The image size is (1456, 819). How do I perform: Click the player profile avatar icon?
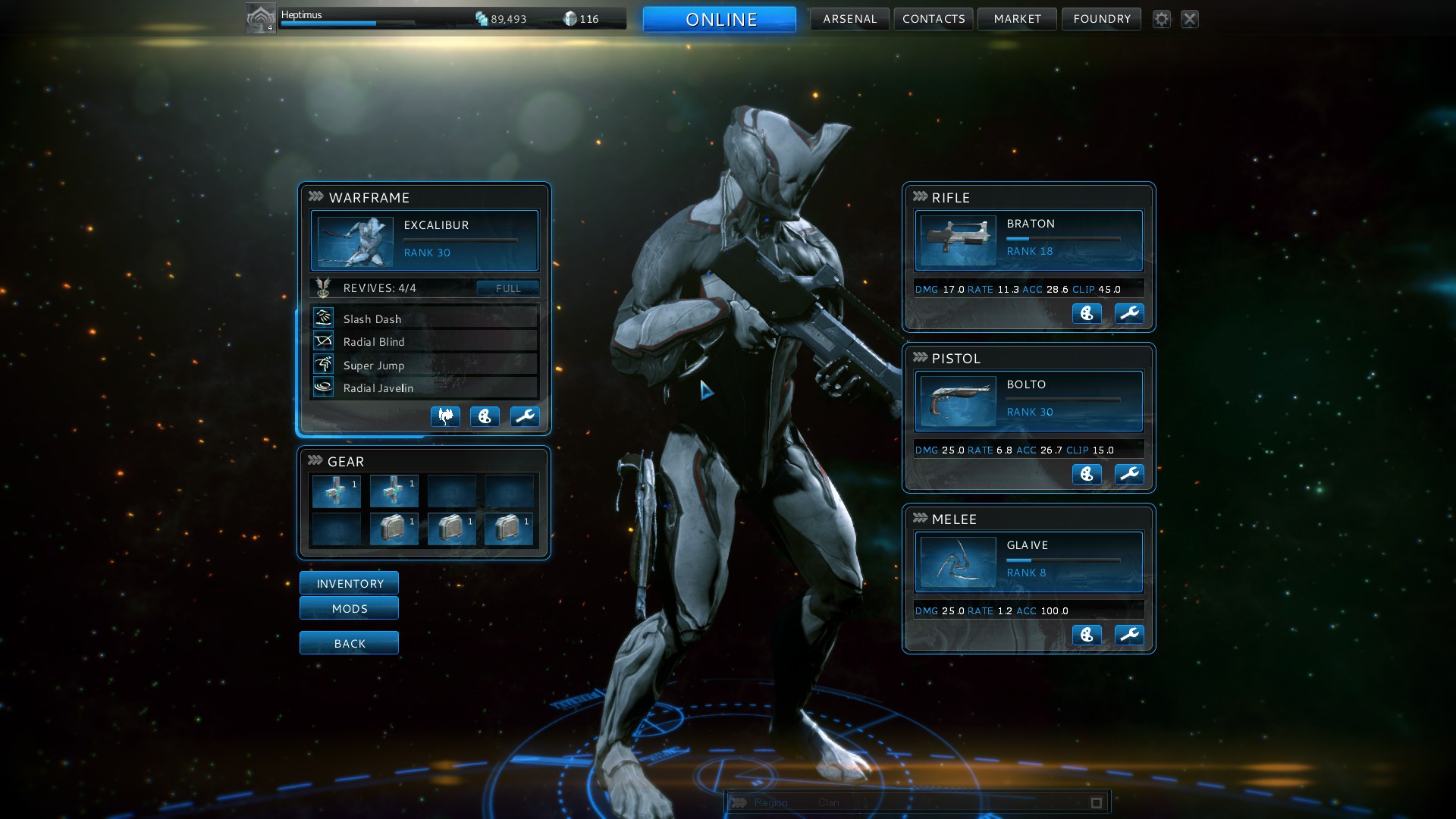click(x=260, y=18)
